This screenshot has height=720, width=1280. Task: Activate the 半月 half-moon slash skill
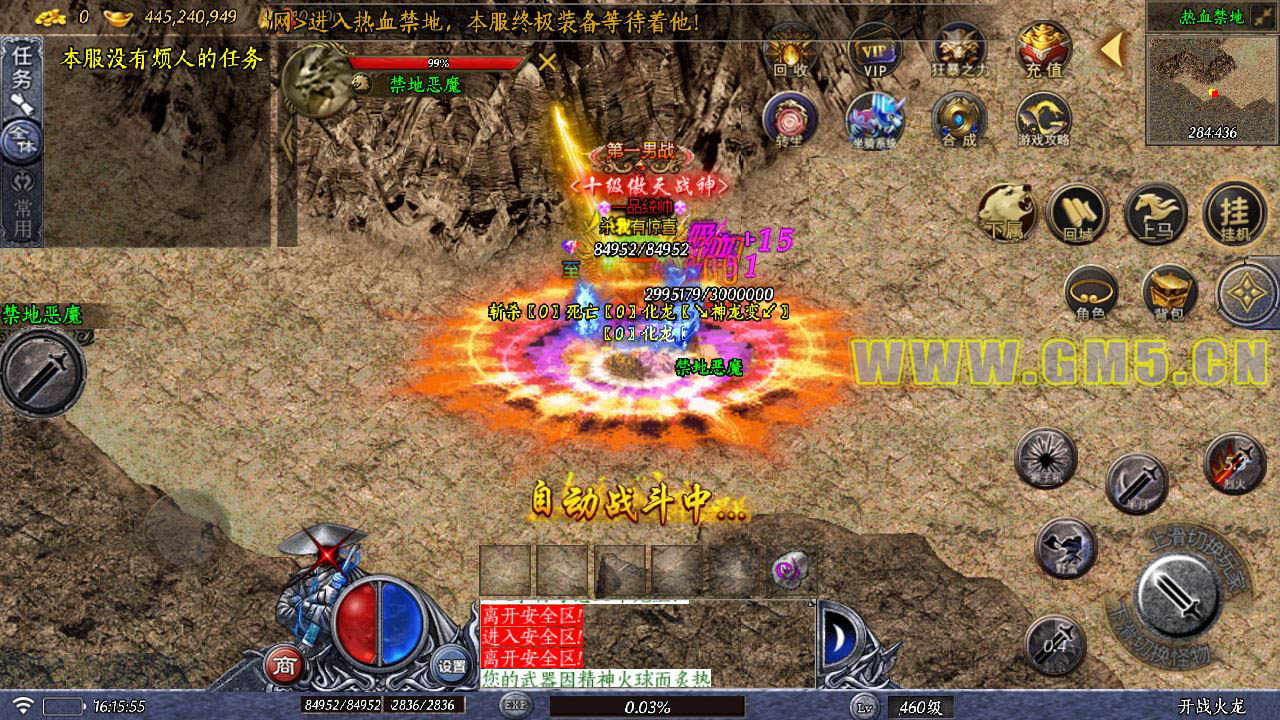tap(1136, 483)
